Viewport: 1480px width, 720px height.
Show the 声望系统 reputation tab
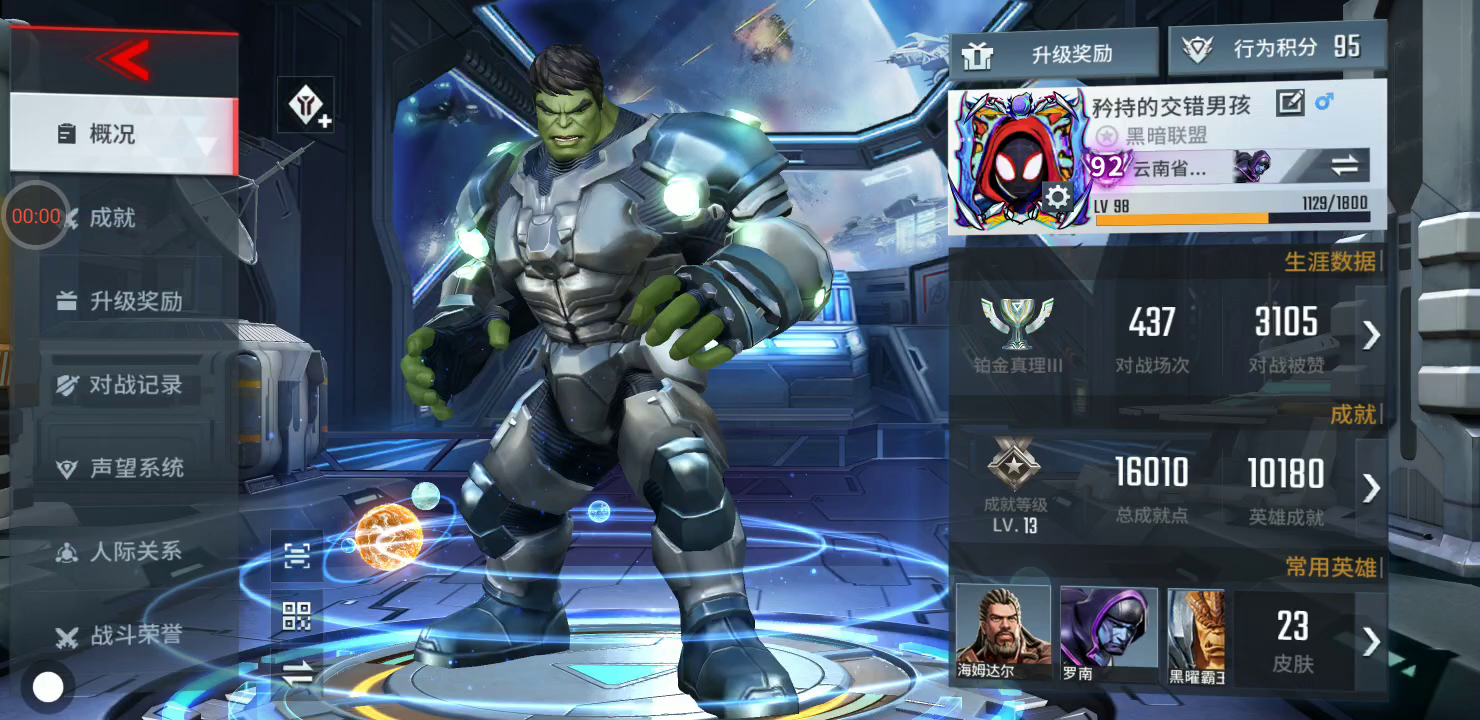[136, 468]
